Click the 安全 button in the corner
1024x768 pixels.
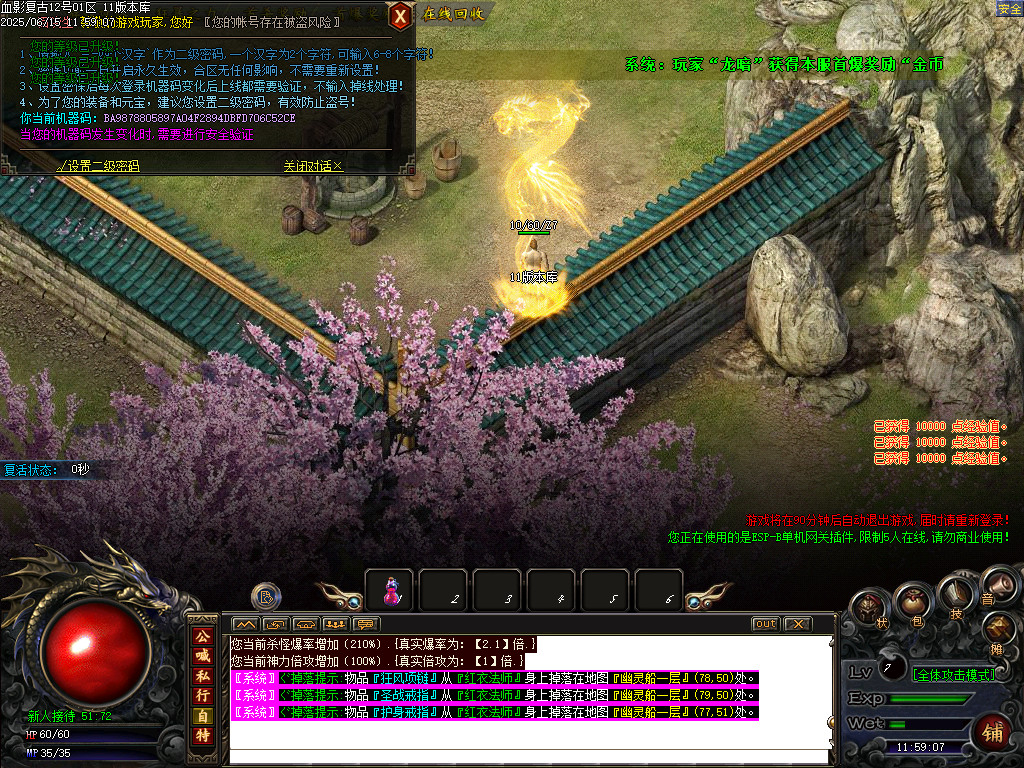pos(1009,8)
